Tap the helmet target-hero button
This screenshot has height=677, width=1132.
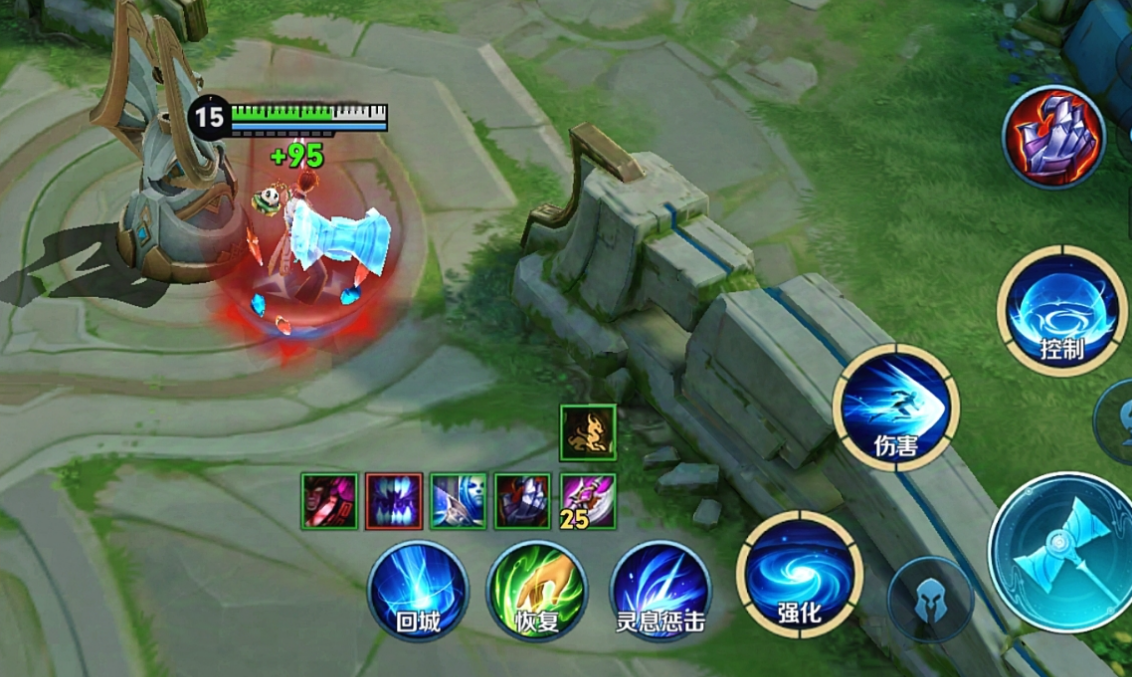(930, 599)
